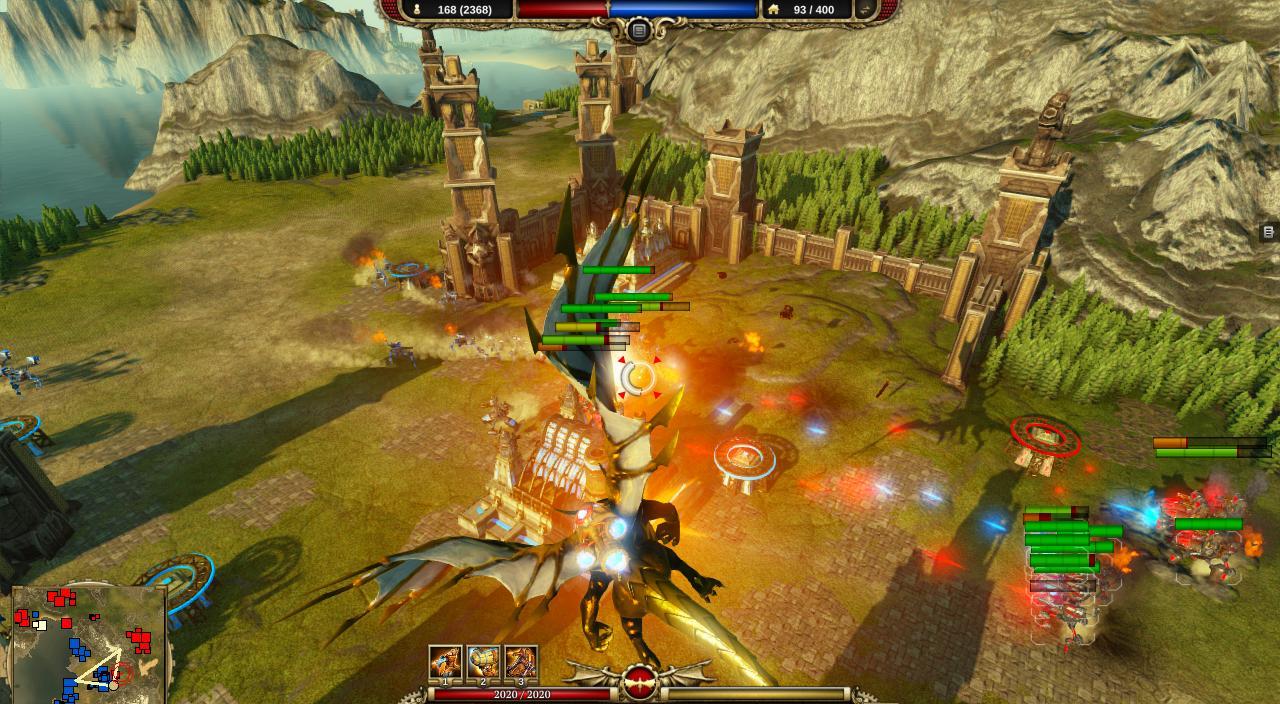Trigger dragon skill in slot 3
Image resolution: width=1280 pixels, height=704 pixels.
(521, 662)
